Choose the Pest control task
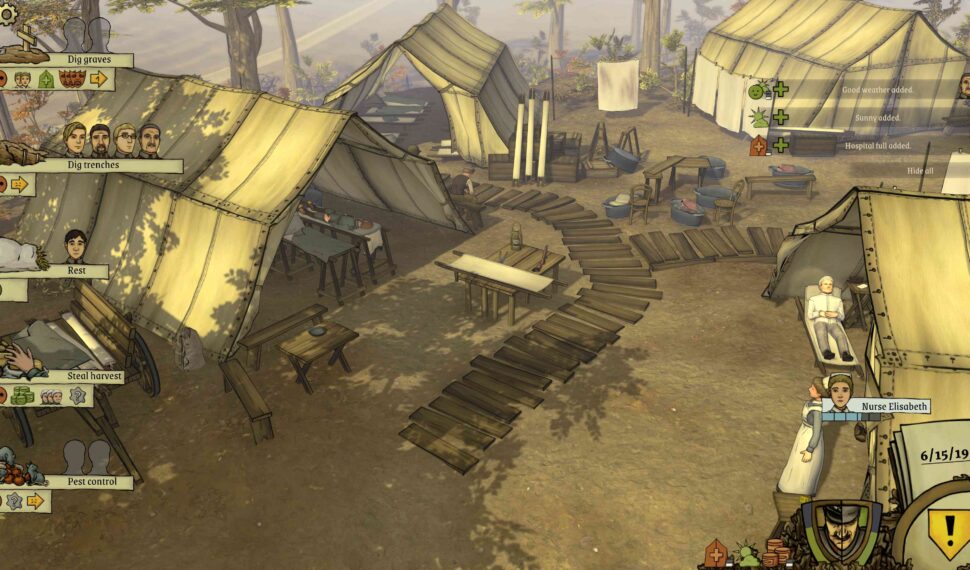Viewport: 970px width, 570px height. tap(85, 482)
